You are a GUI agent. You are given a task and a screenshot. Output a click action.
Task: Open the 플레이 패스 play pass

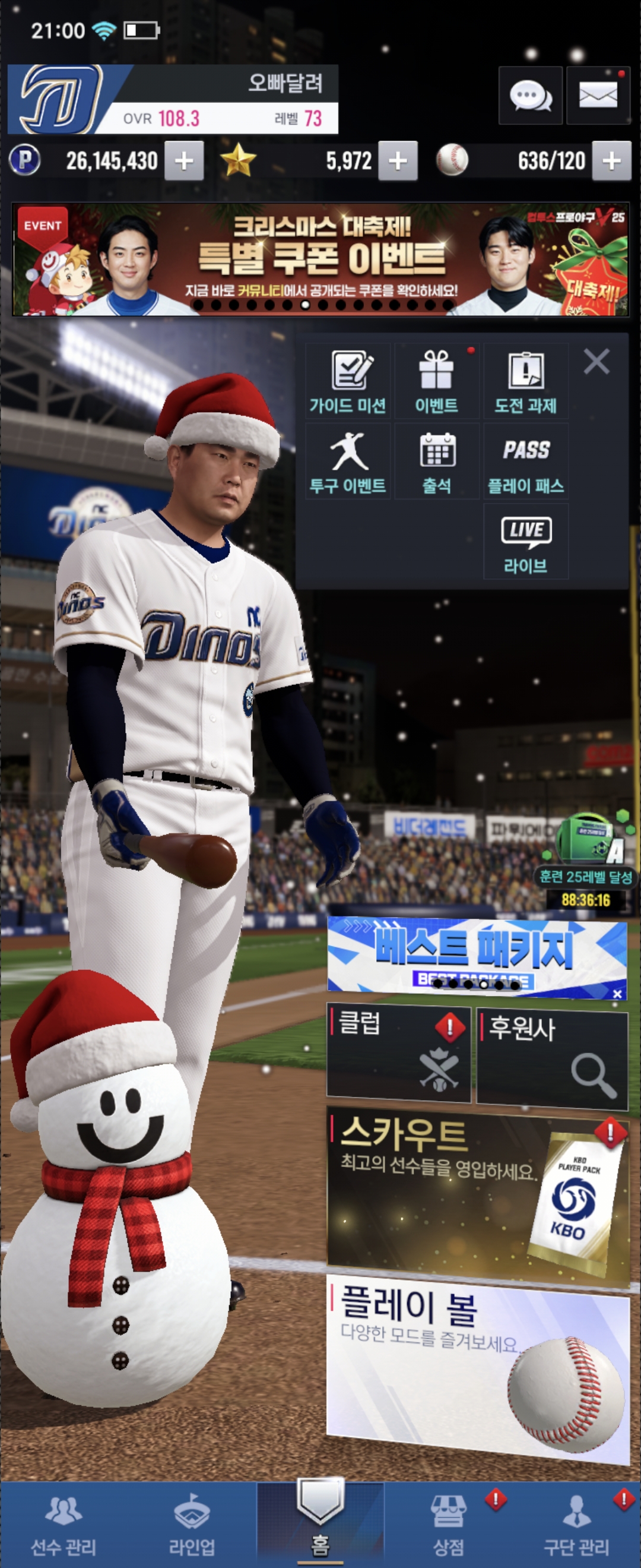pyautogui.click(x=525, y=462)
